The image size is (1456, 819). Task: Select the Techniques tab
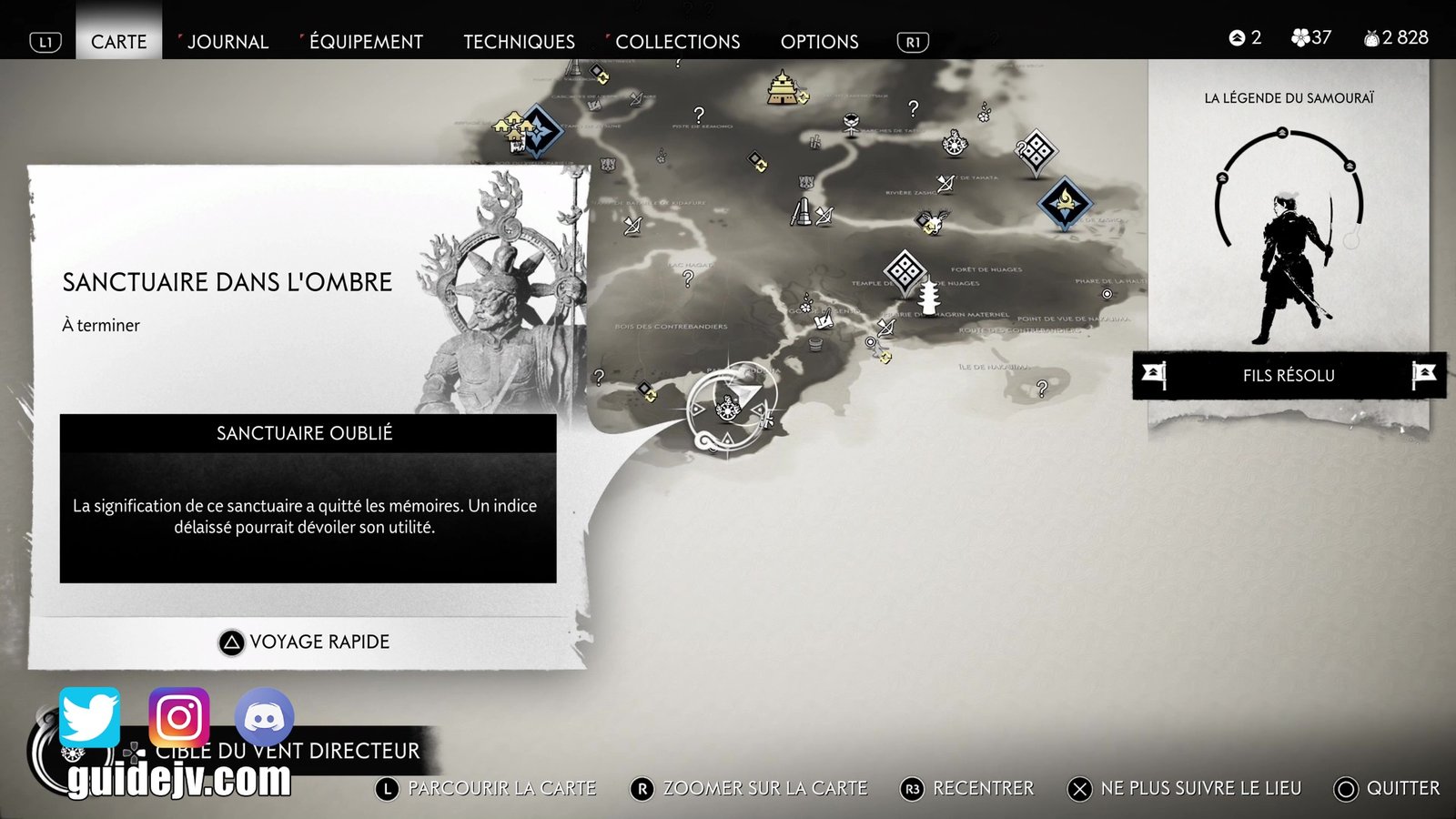(519, 42)
